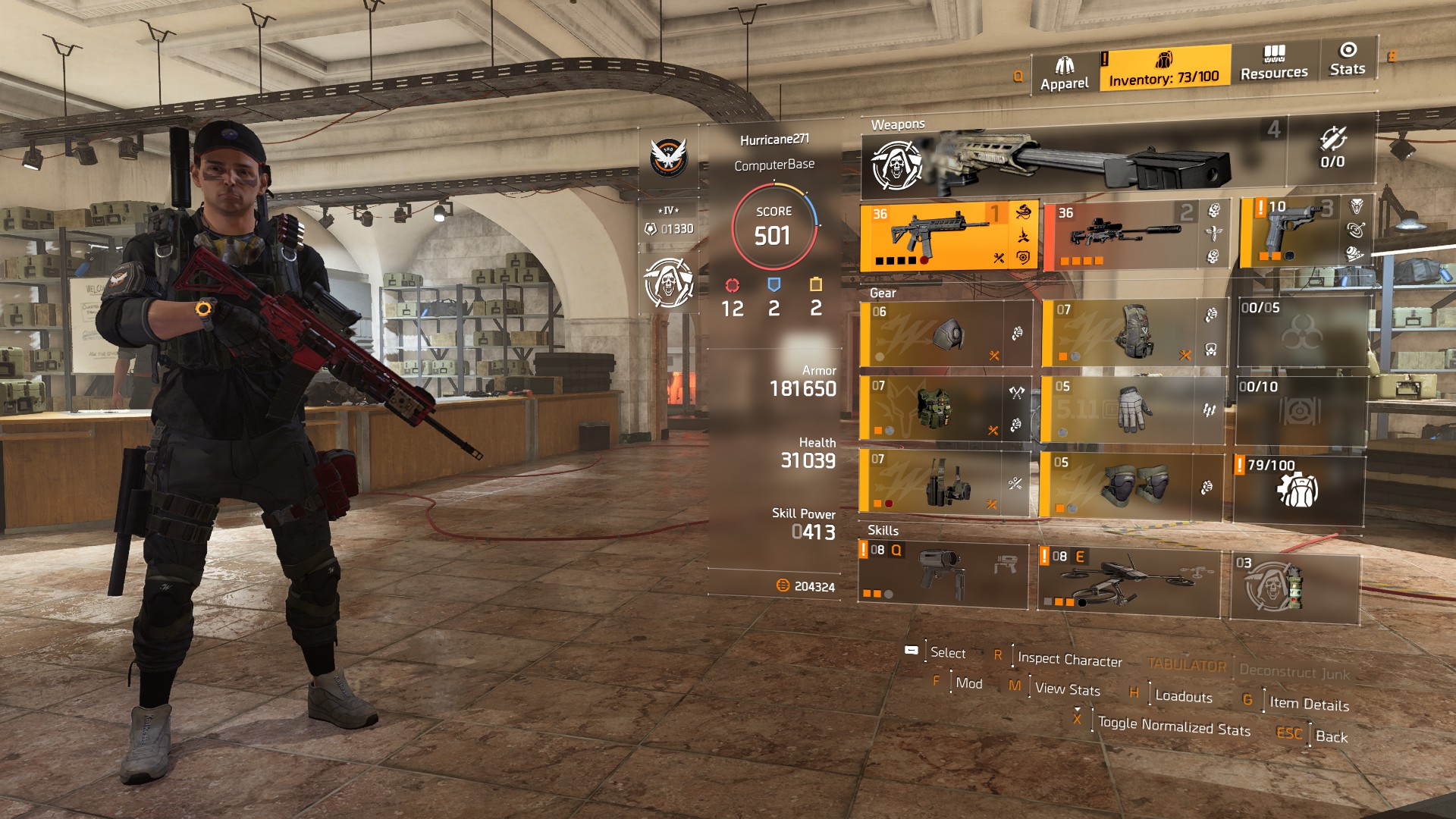Click Inspect Character
The height and width of the screenshot is (819, 1456).
click(x=1071, y=660)
